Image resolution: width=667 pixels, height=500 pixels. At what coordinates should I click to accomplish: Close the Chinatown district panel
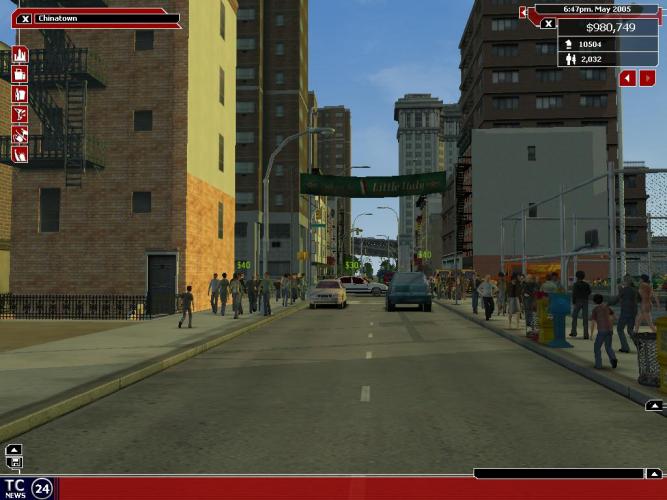point(24,19)
